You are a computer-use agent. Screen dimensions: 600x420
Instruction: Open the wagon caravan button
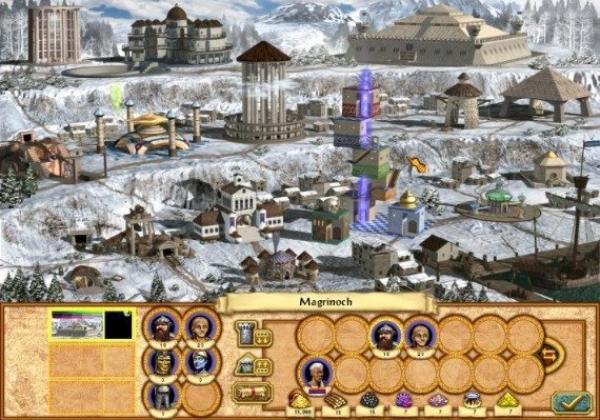[x=253, y=392]
